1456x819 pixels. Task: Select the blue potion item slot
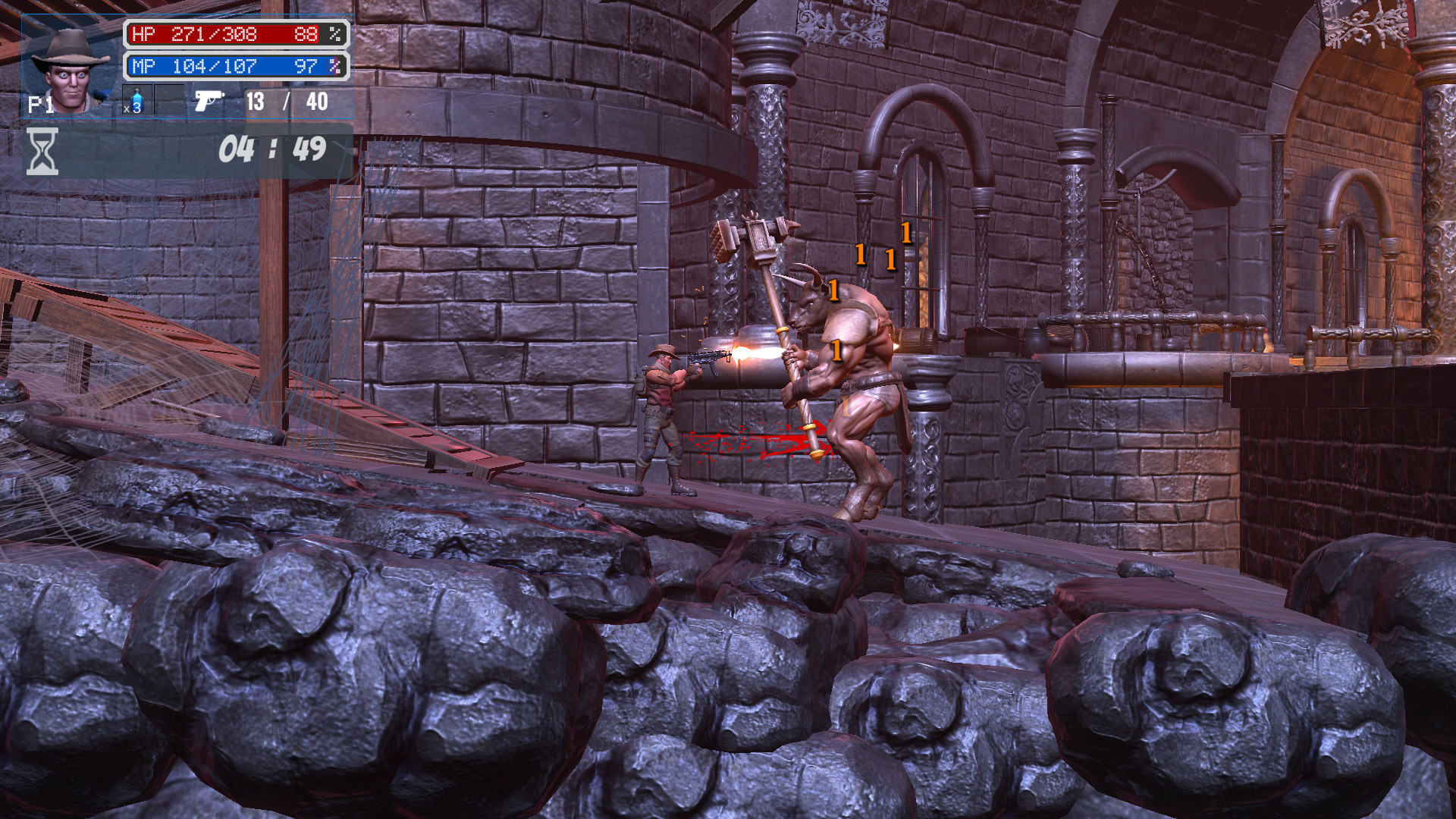(x=137, y=100)
